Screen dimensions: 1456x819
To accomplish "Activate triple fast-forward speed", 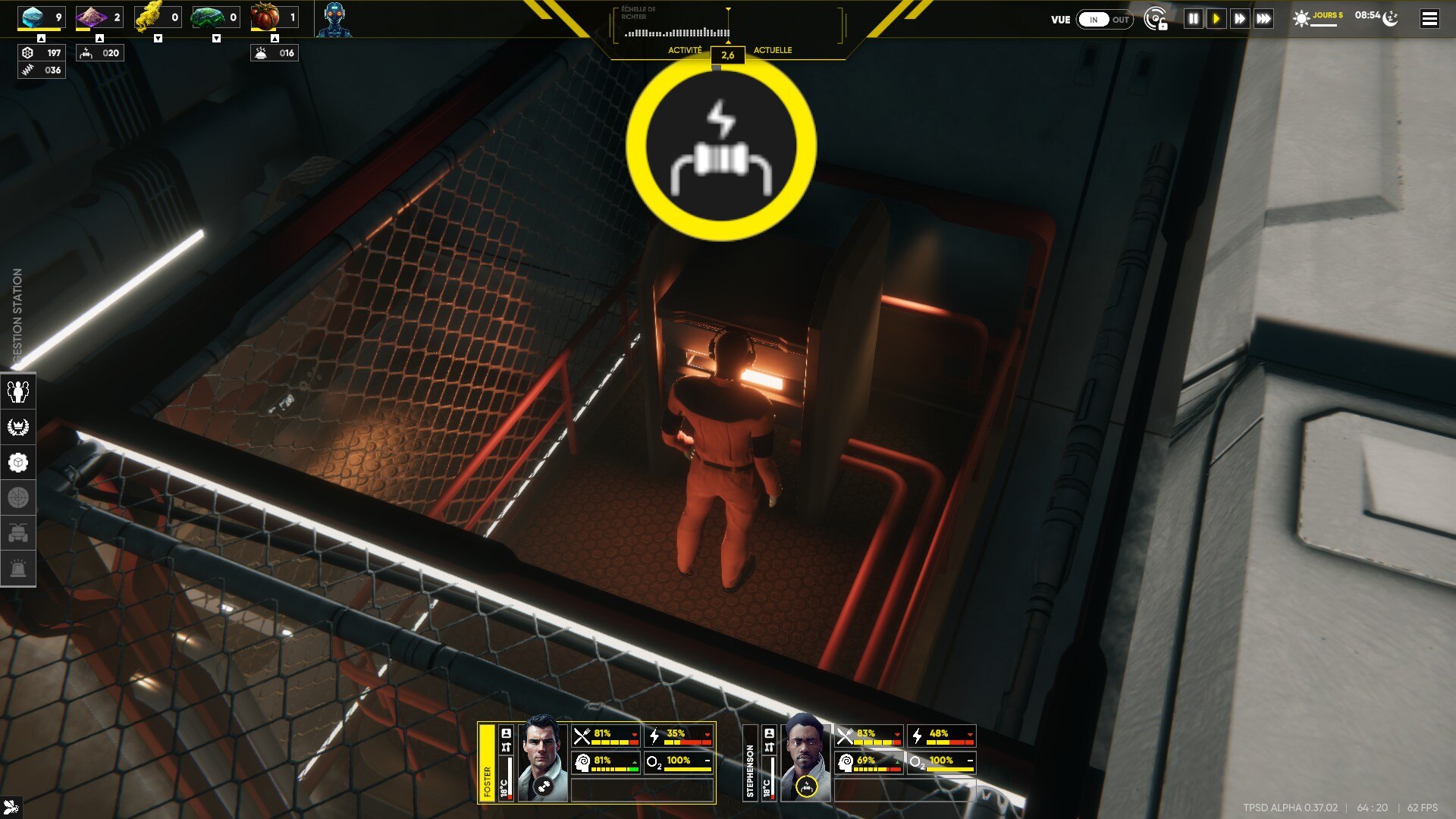I will click(x=1263, y=19).
